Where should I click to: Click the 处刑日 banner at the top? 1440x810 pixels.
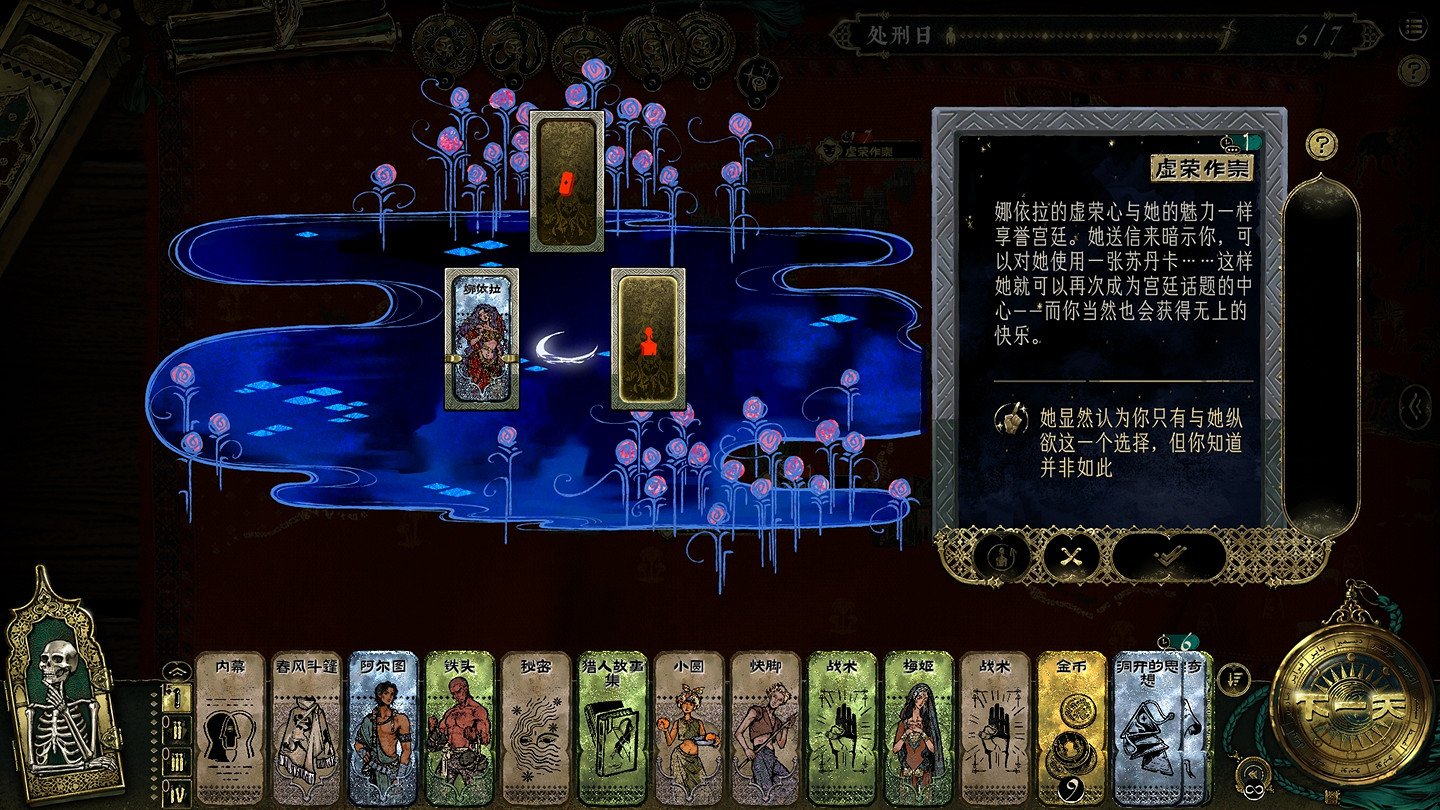[900, 33]
